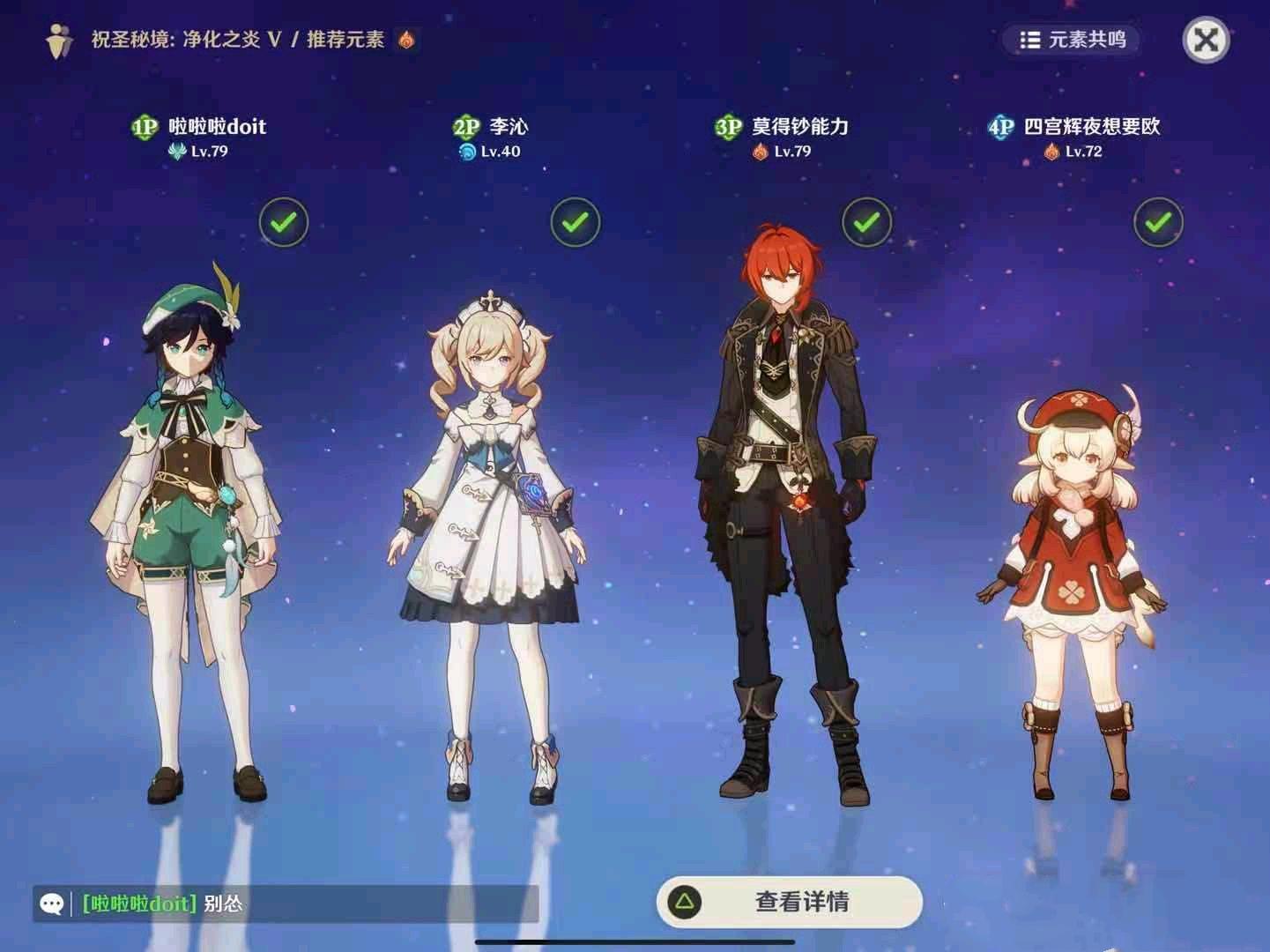Toggle 4P's ready checkmark
The height and width of the screenshot is (952, 1270).
click(1158, 222)
